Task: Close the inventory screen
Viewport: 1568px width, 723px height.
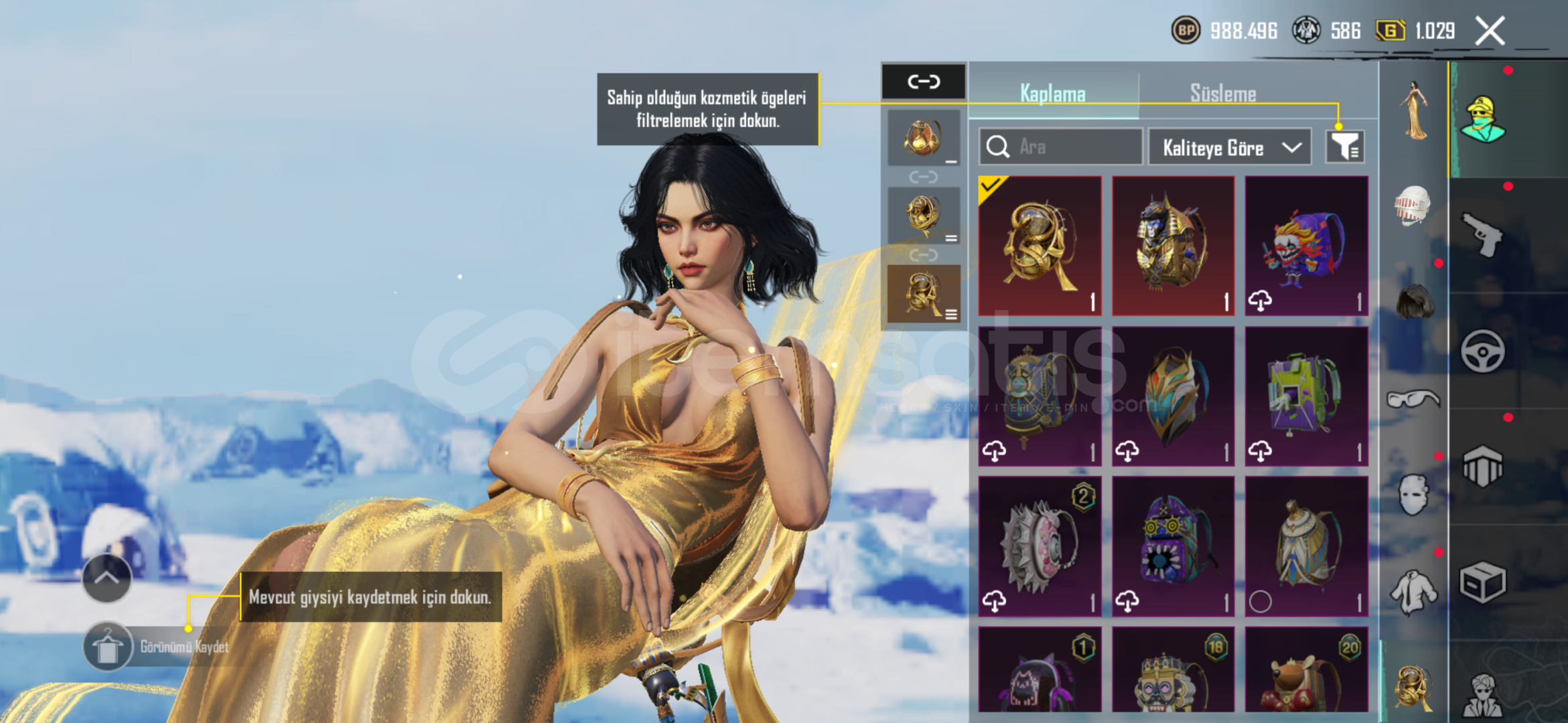Action: click(1490, 31)
